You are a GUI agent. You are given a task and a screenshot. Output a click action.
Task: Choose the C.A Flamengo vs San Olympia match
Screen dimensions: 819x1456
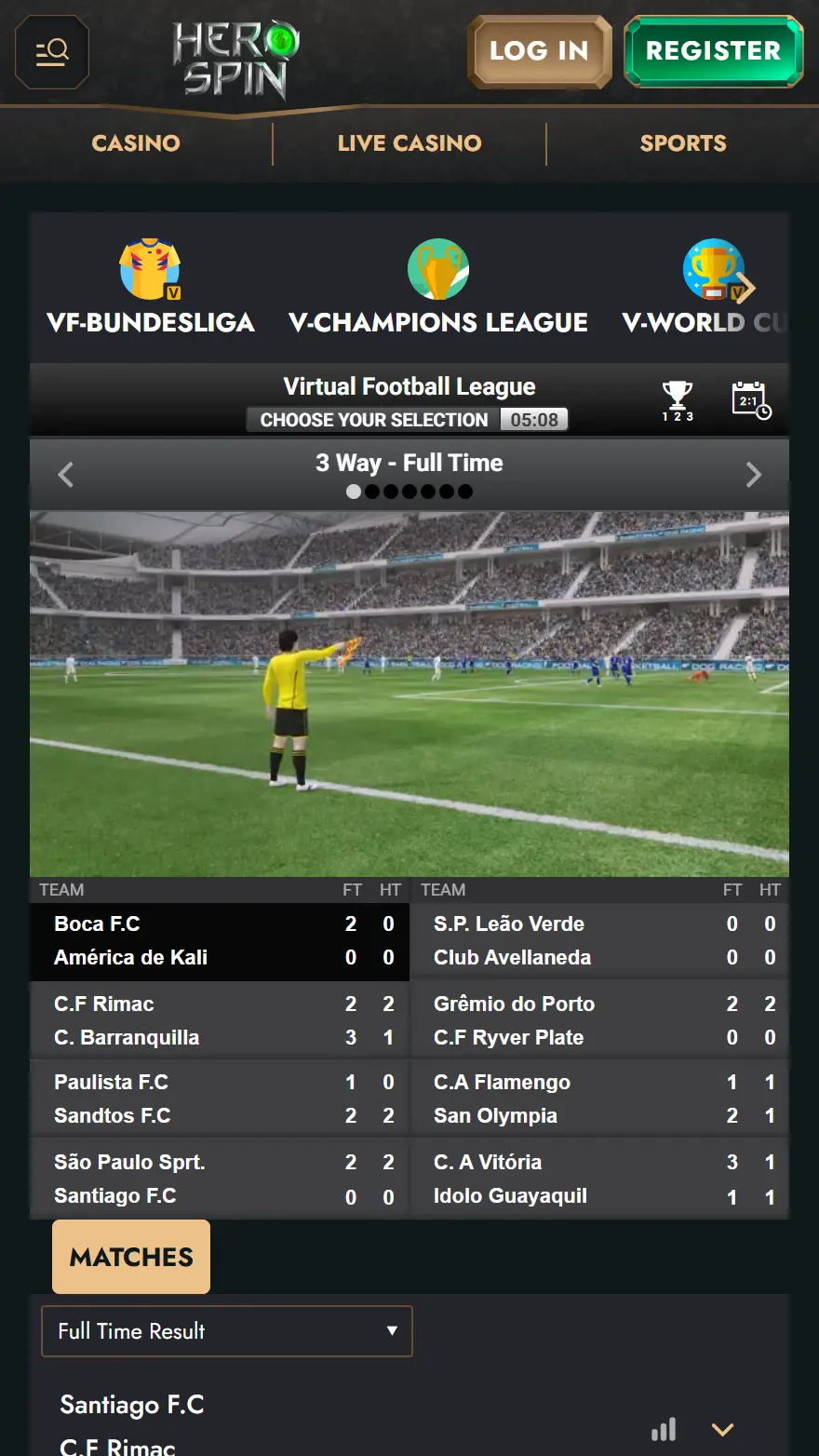(599, 1099)
